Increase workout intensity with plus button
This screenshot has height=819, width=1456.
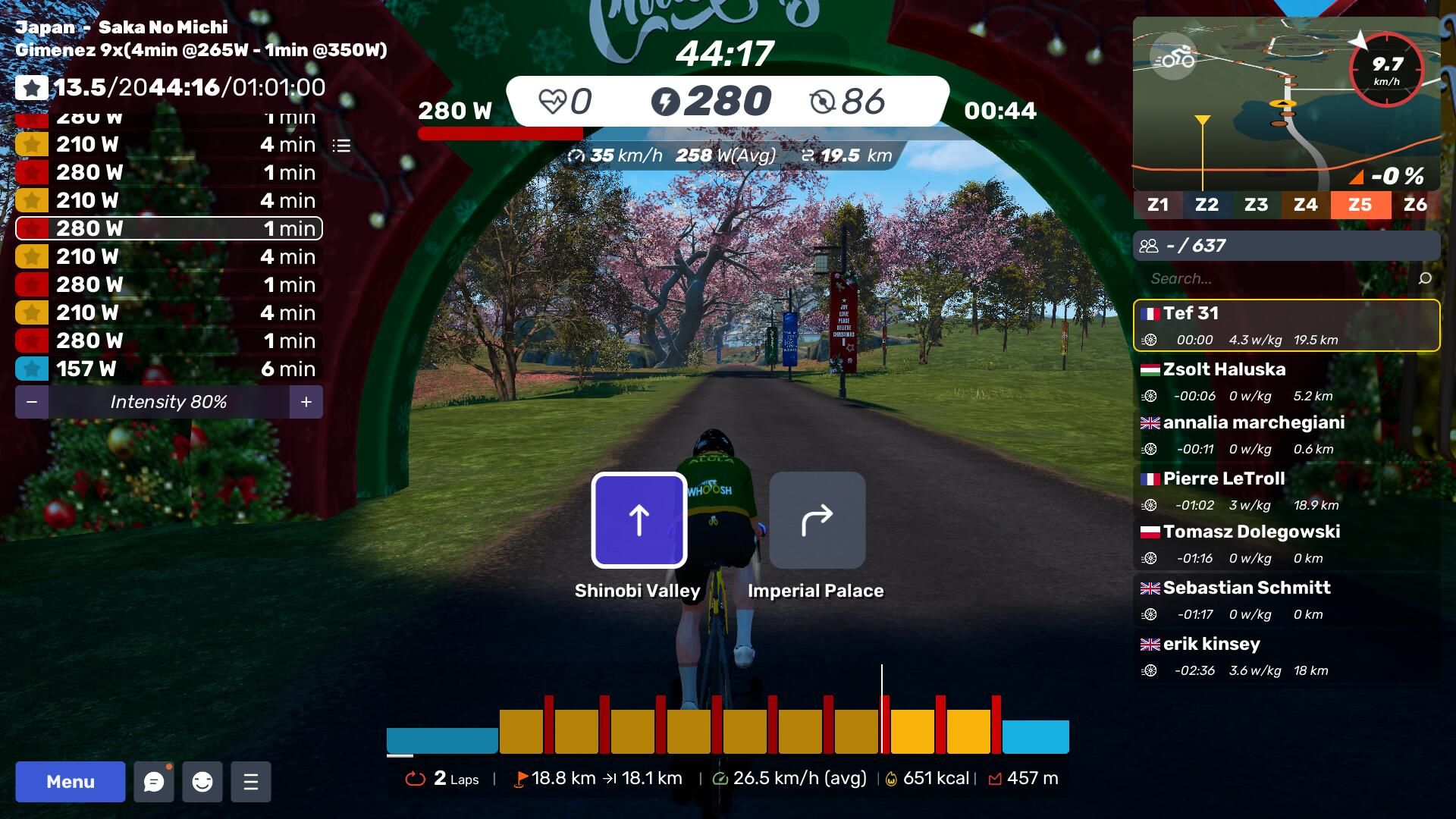coord(306,402)
